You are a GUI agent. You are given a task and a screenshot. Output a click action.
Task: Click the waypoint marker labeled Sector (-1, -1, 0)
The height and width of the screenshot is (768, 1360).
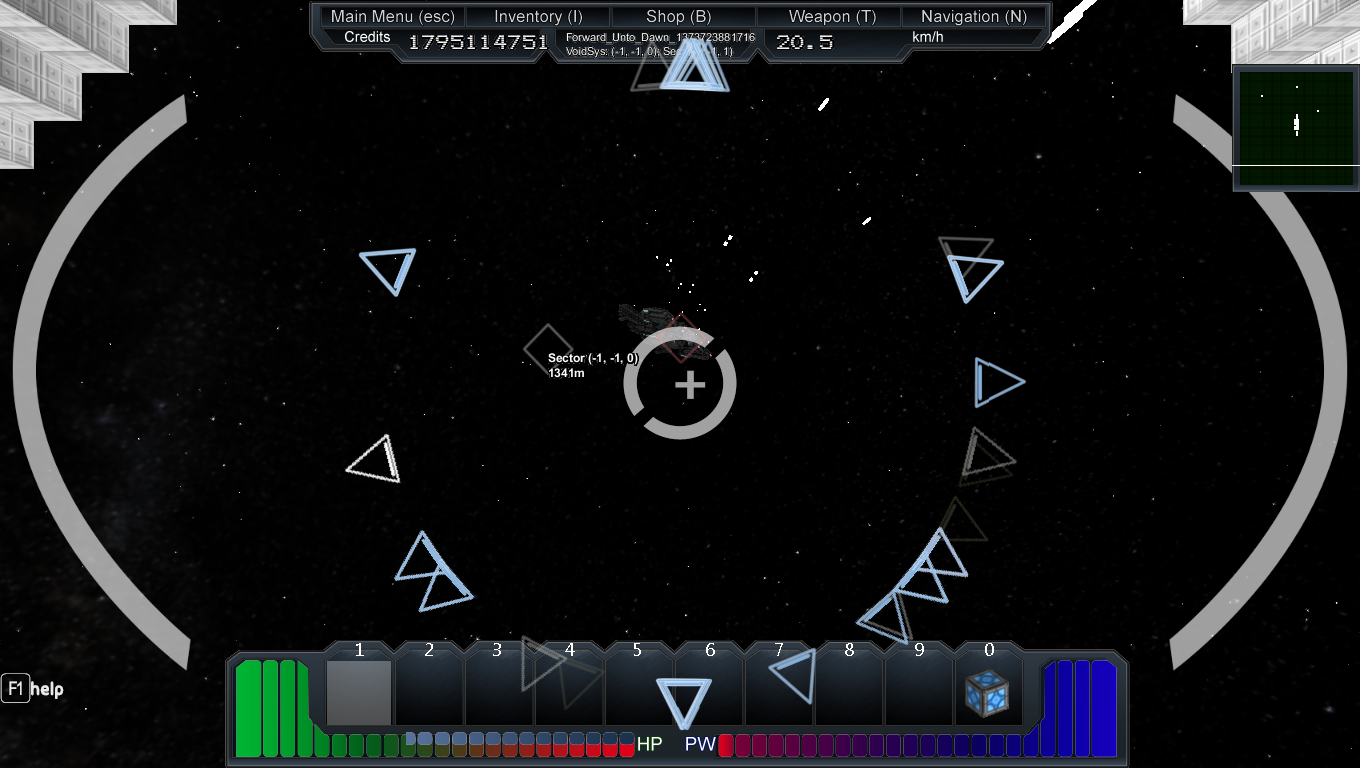click(547, 350)
